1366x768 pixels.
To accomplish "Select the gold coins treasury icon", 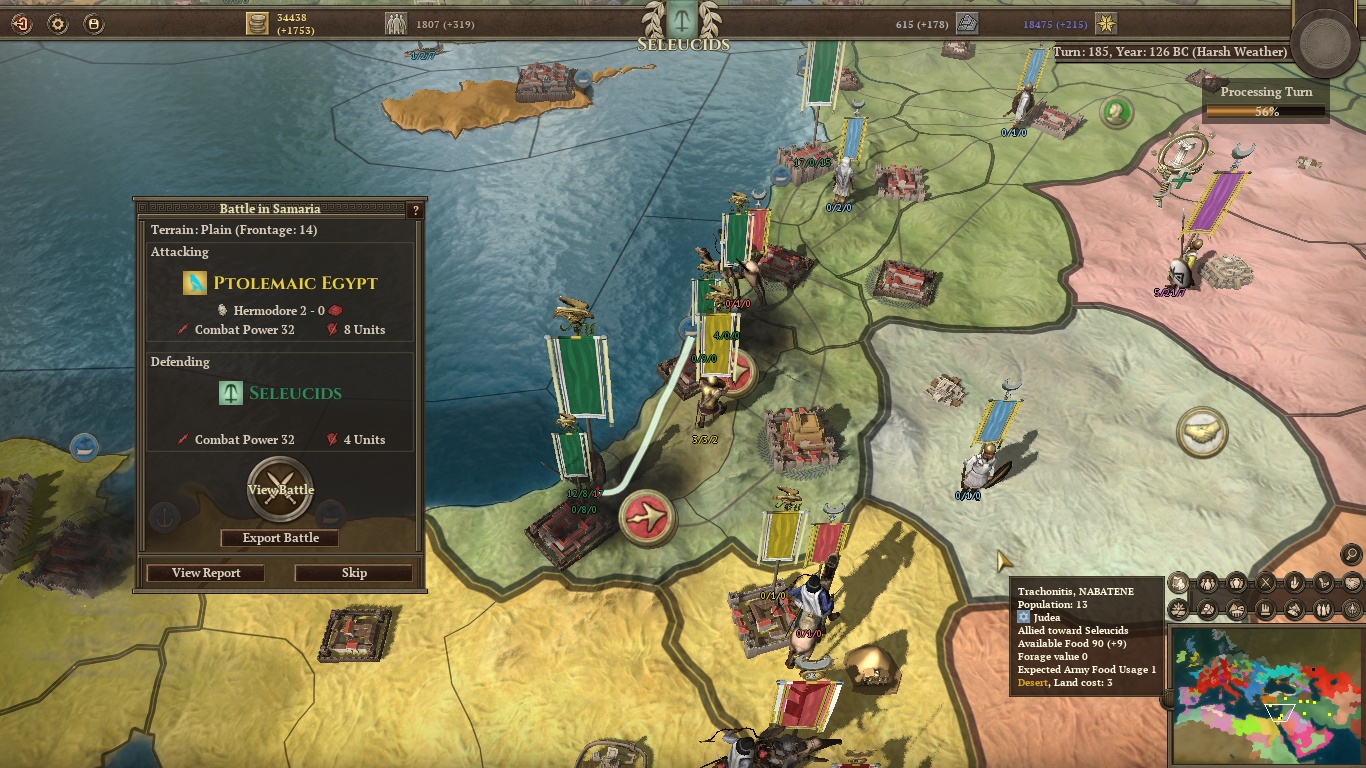I will [258, 23].
